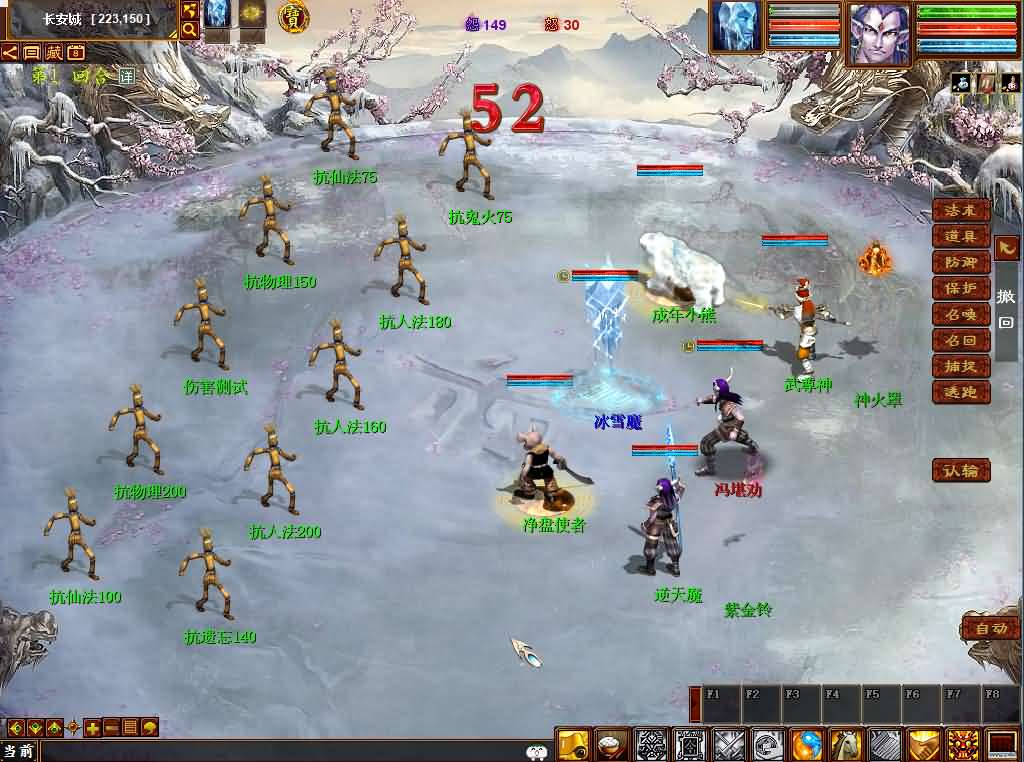
Task: Open the magnifier search button
Action: pyautogui.click(x=189, y=30)
